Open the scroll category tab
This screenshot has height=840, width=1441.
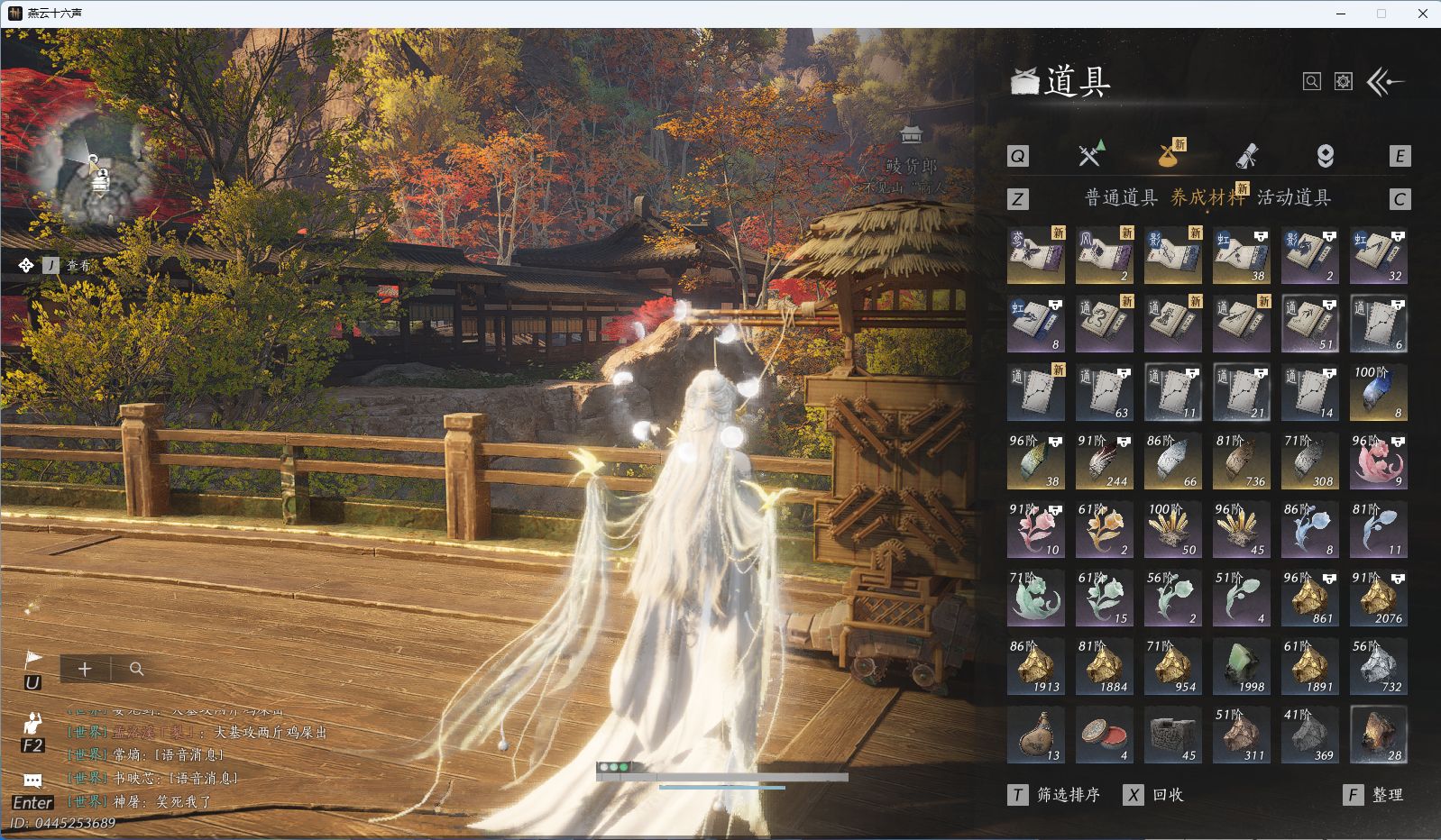click(x=1246, y=156)
